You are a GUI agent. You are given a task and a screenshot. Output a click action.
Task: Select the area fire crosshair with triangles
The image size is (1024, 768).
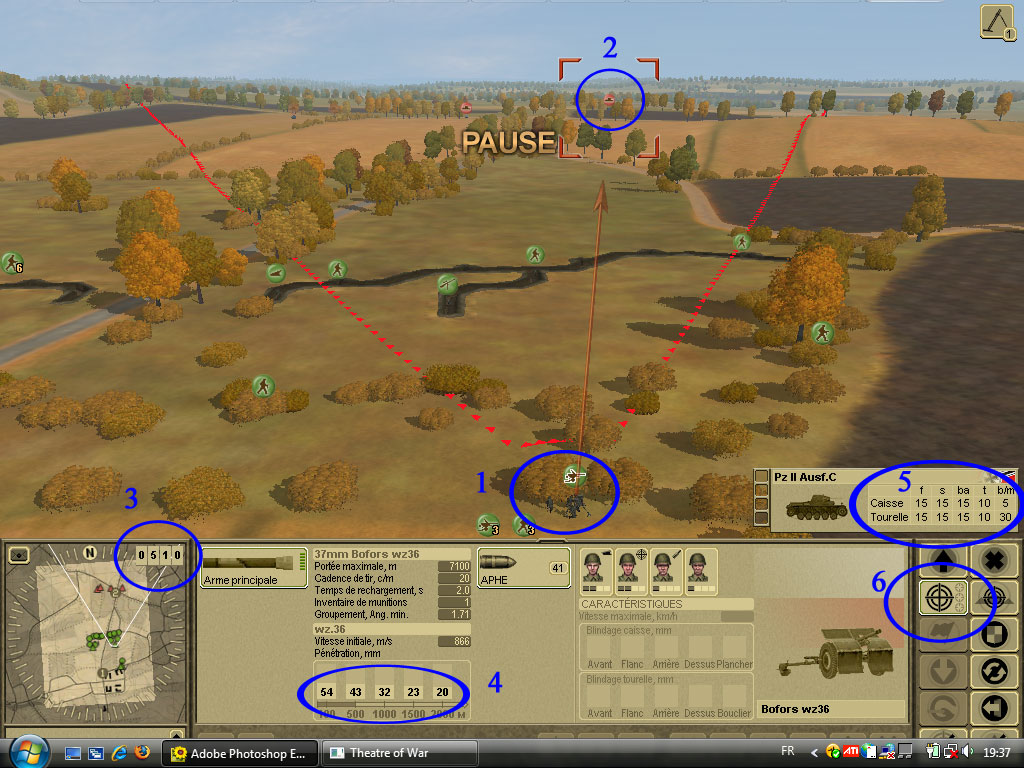[993, 598]
